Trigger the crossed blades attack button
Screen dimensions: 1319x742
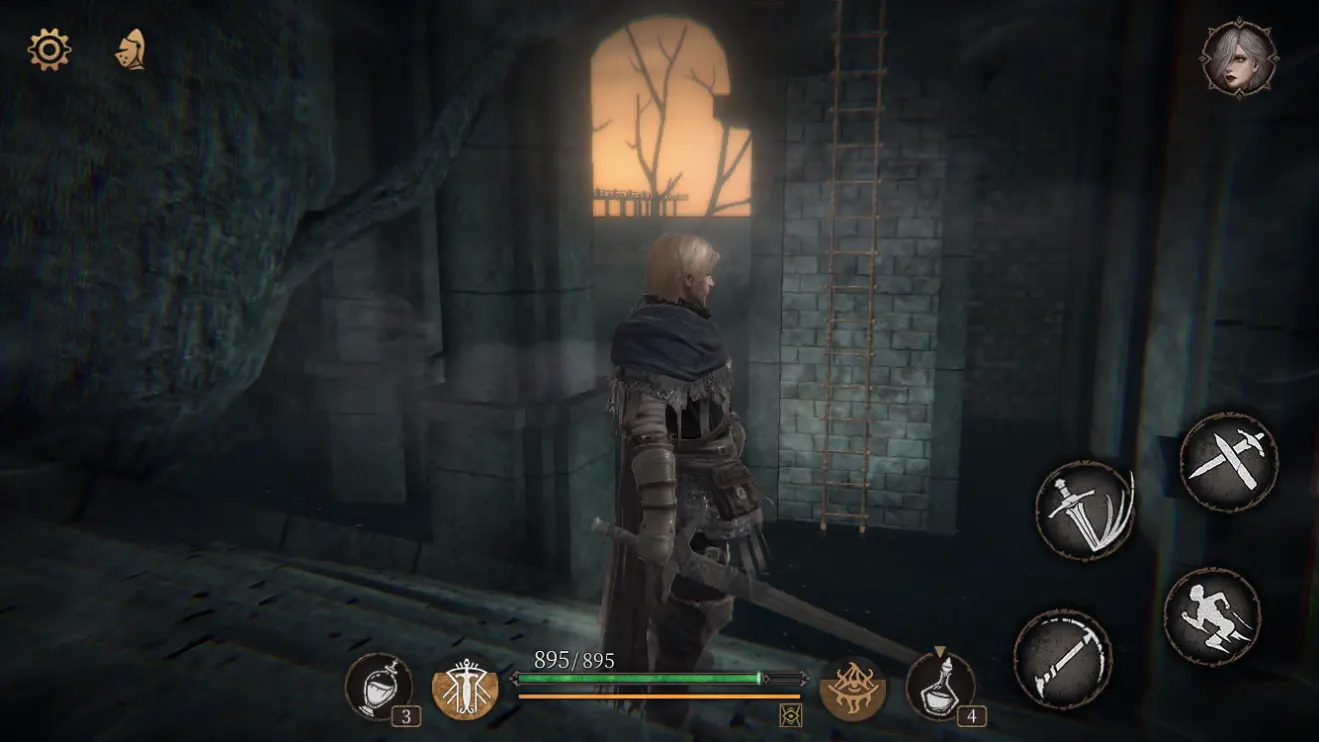click(1228, 463)
